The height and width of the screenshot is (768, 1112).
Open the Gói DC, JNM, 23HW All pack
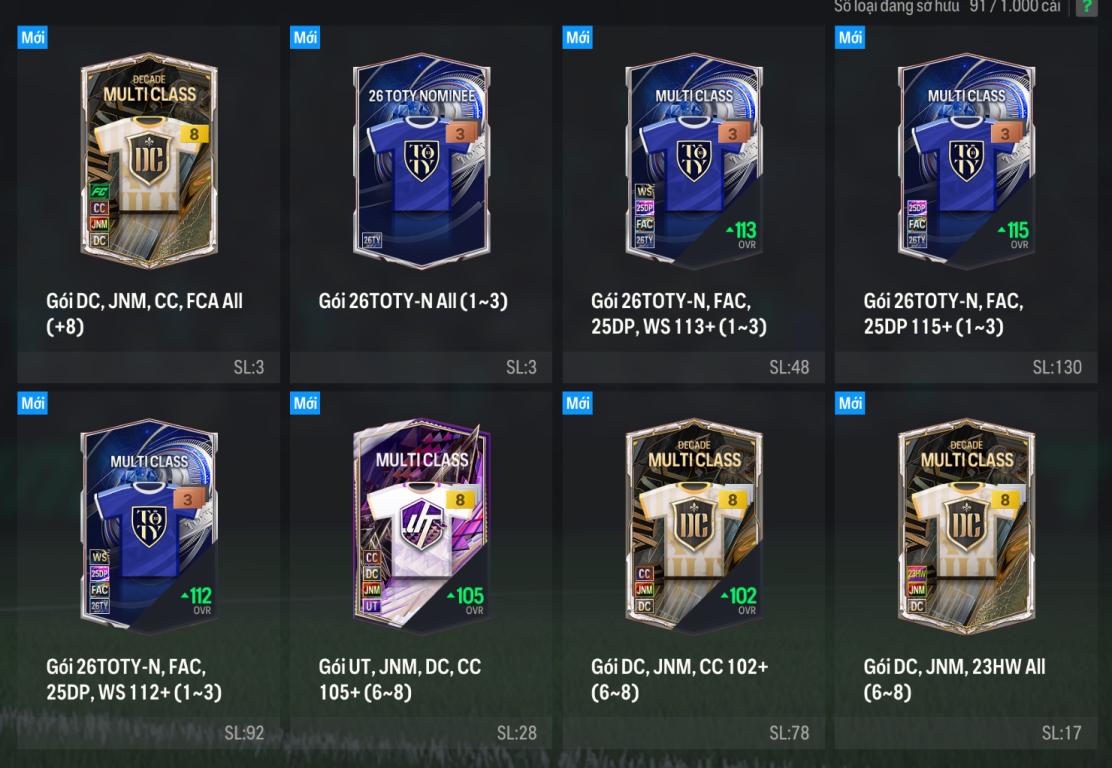coord(966,526)
